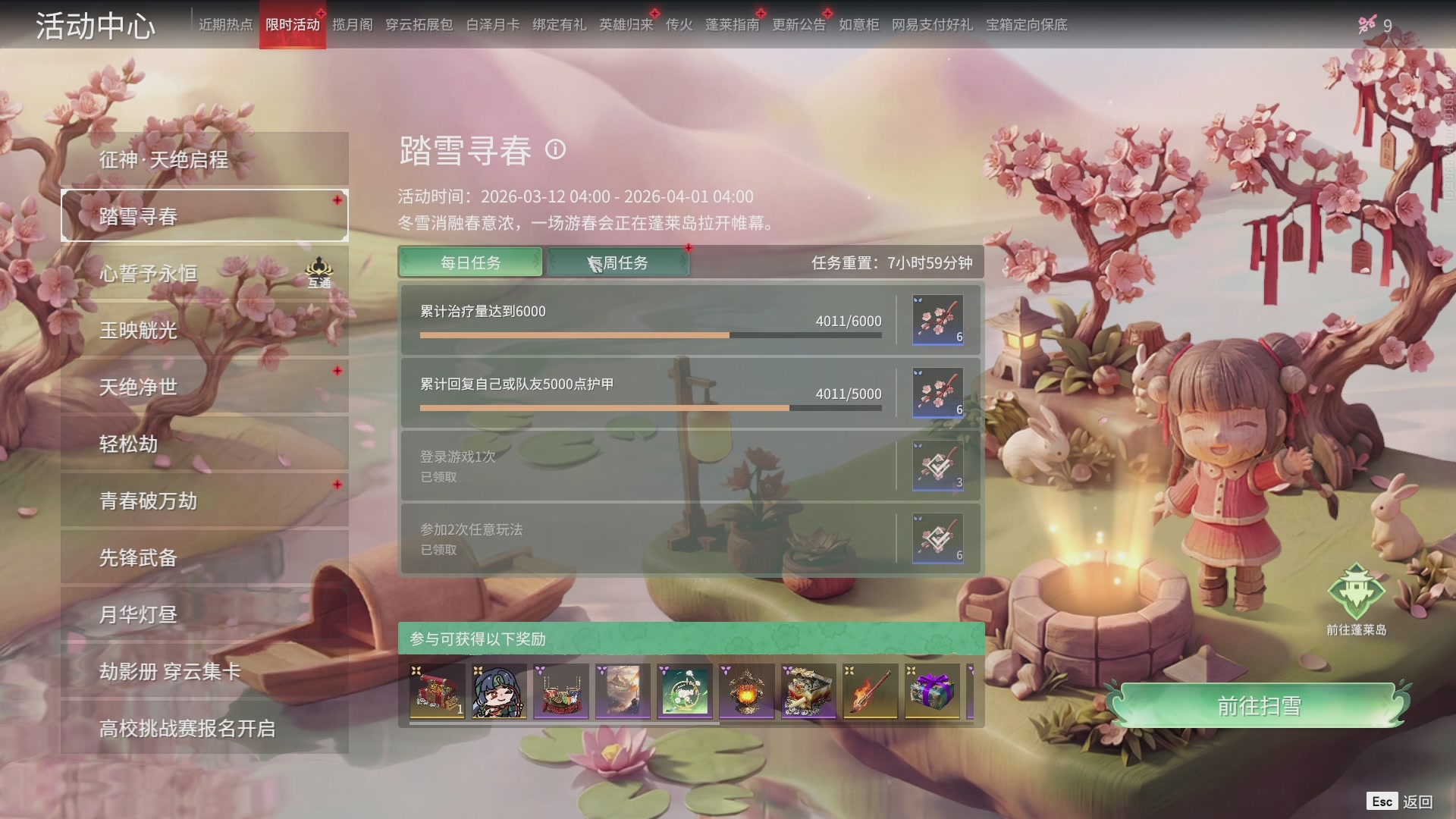Open the purple gift box reward icon

[x=932, y=691]
